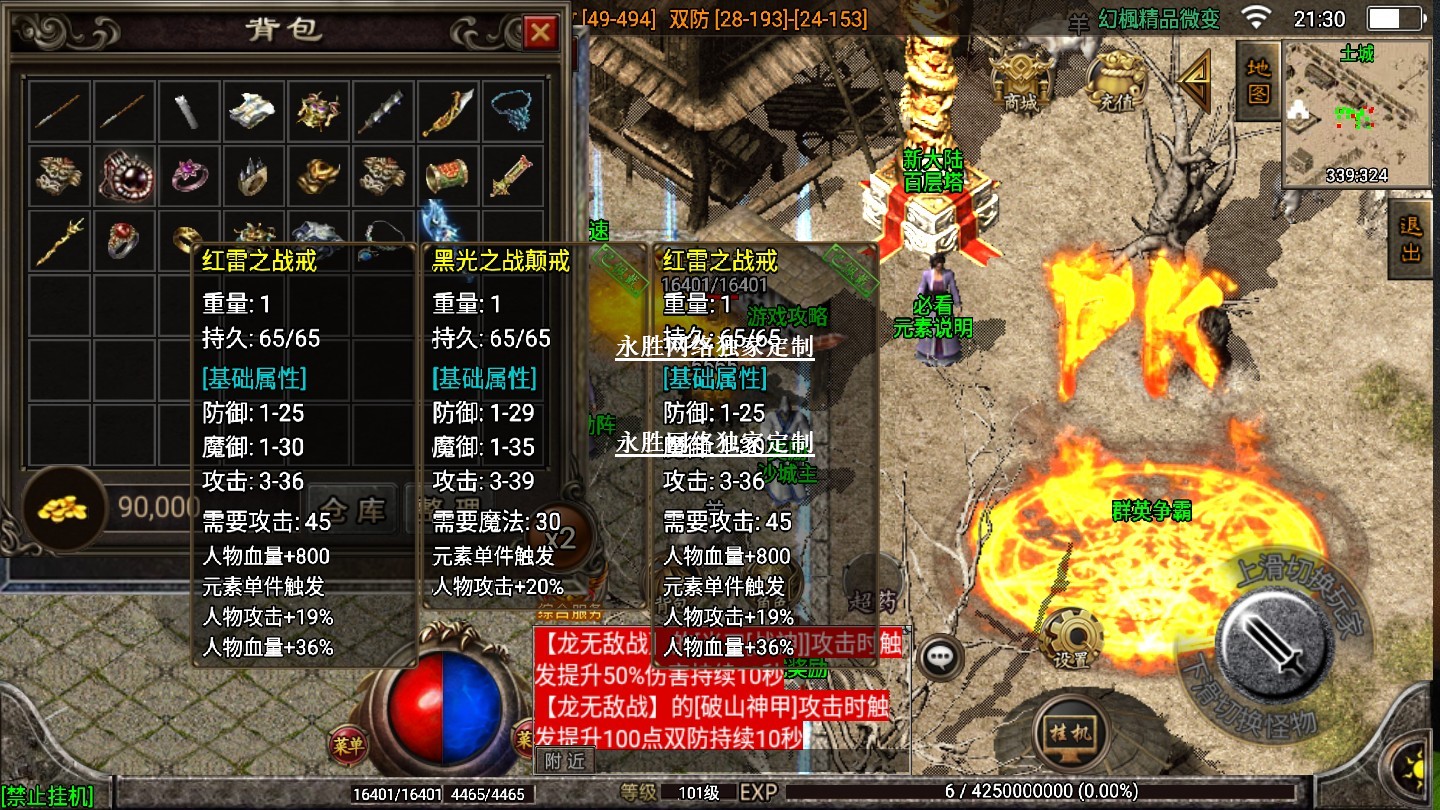The width and height of the screenshot is (1440, 810).
Task: Open the 地图 map button
Action: click(x=1259, y=80)
